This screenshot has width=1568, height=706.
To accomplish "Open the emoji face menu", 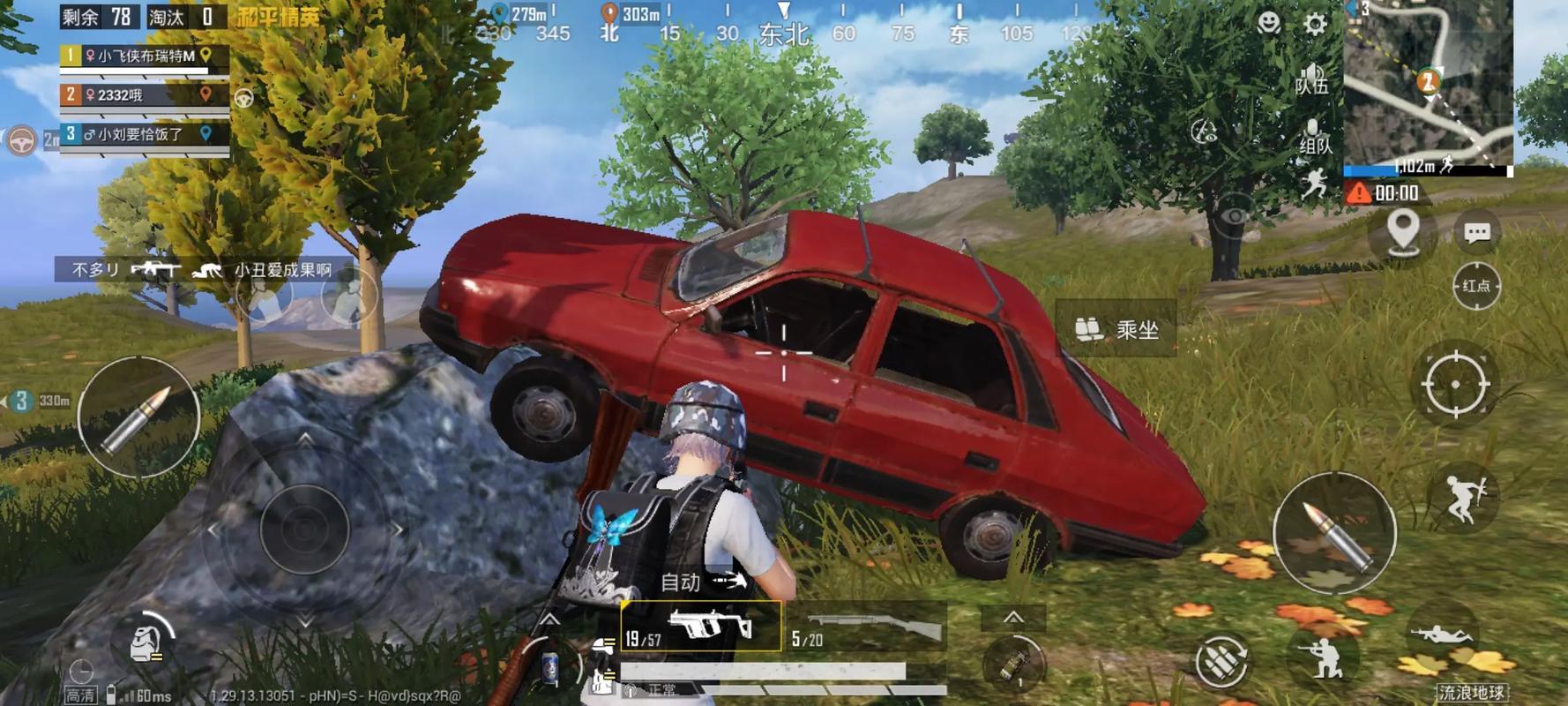I will tap(1268, 22).
